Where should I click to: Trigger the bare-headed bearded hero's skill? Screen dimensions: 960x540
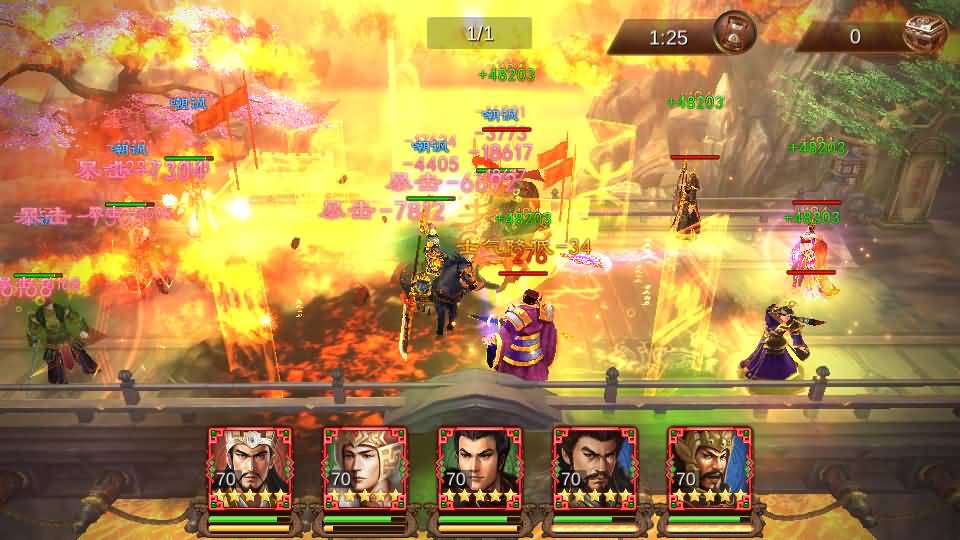point(595,469)
